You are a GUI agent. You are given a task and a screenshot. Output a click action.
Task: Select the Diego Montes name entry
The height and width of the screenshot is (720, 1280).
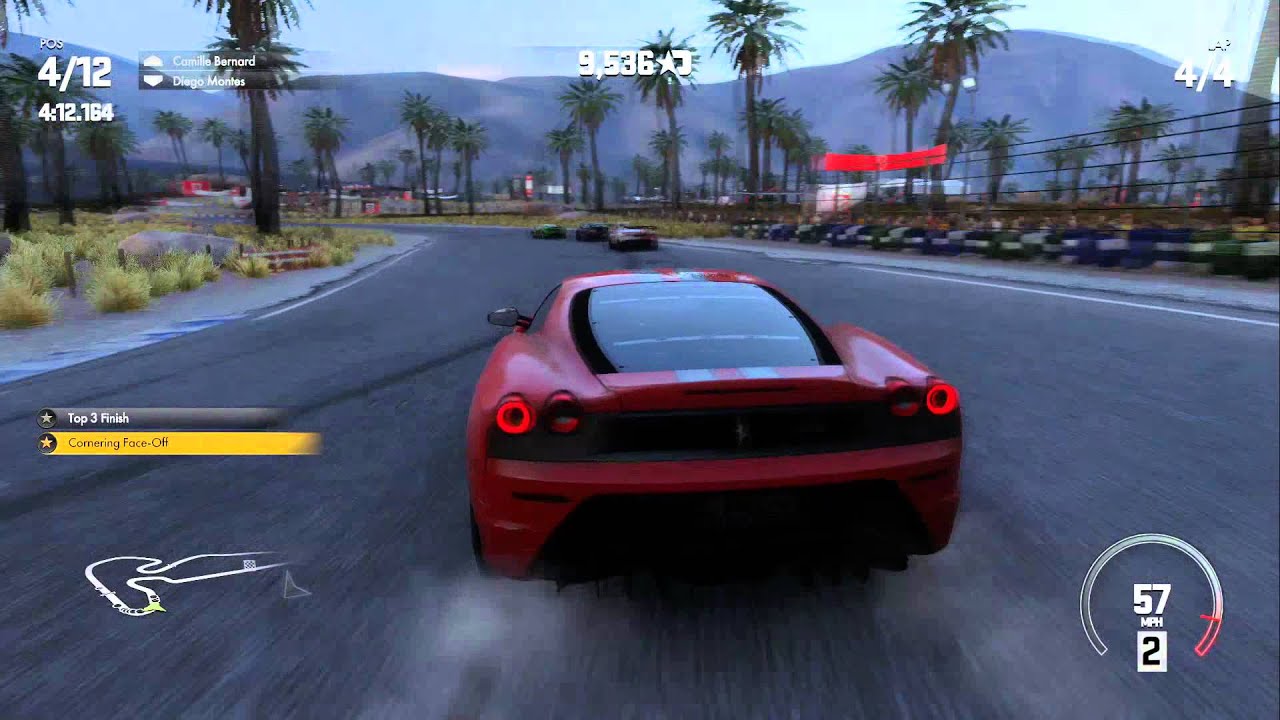[208, 80]
